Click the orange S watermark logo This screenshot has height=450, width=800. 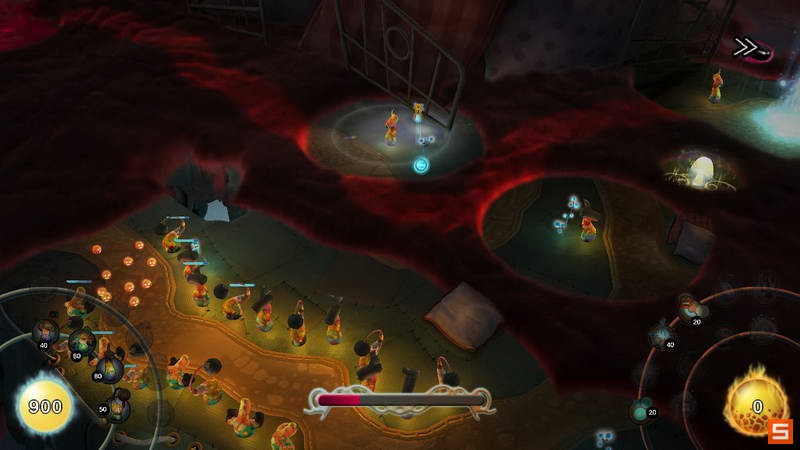[780, 431]
